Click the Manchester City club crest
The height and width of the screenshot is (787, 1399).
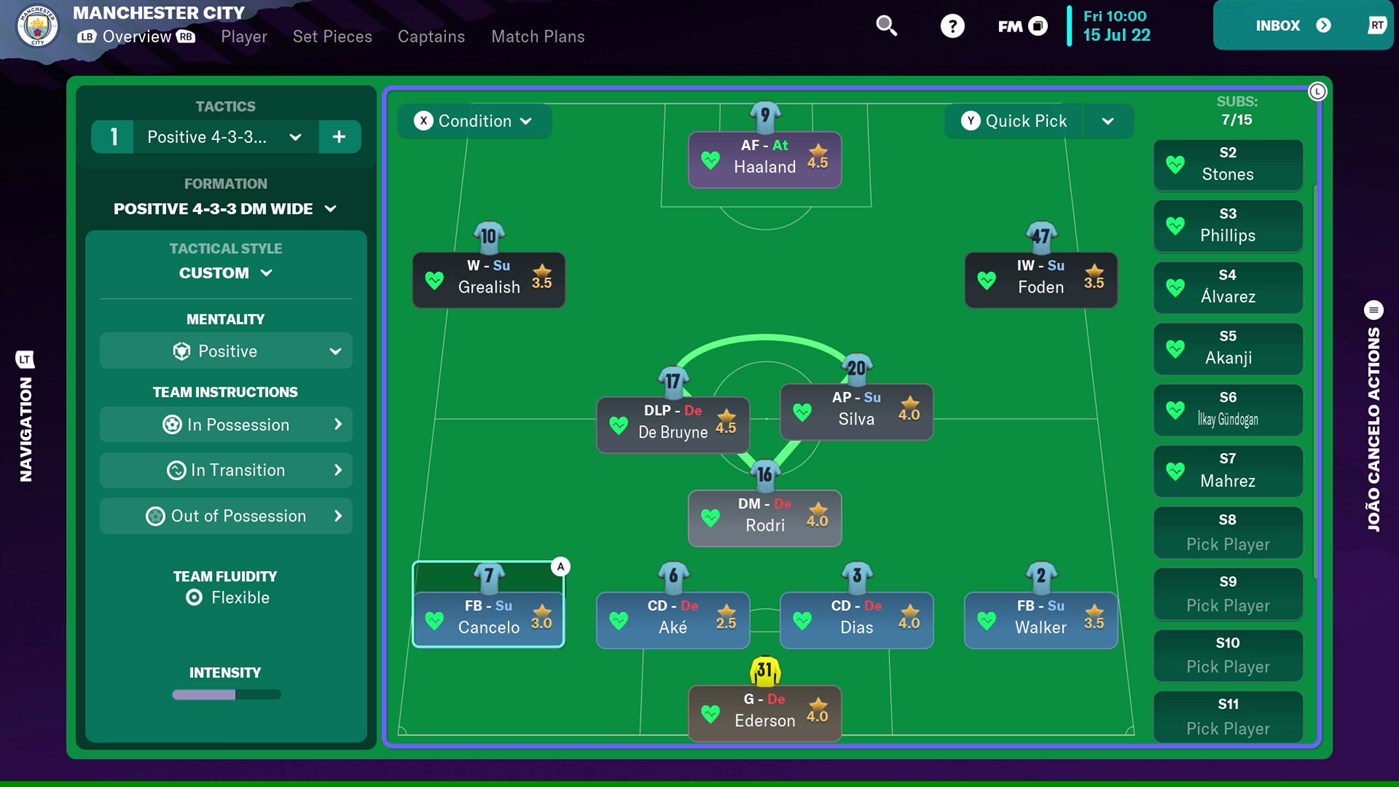coord(37,26)
